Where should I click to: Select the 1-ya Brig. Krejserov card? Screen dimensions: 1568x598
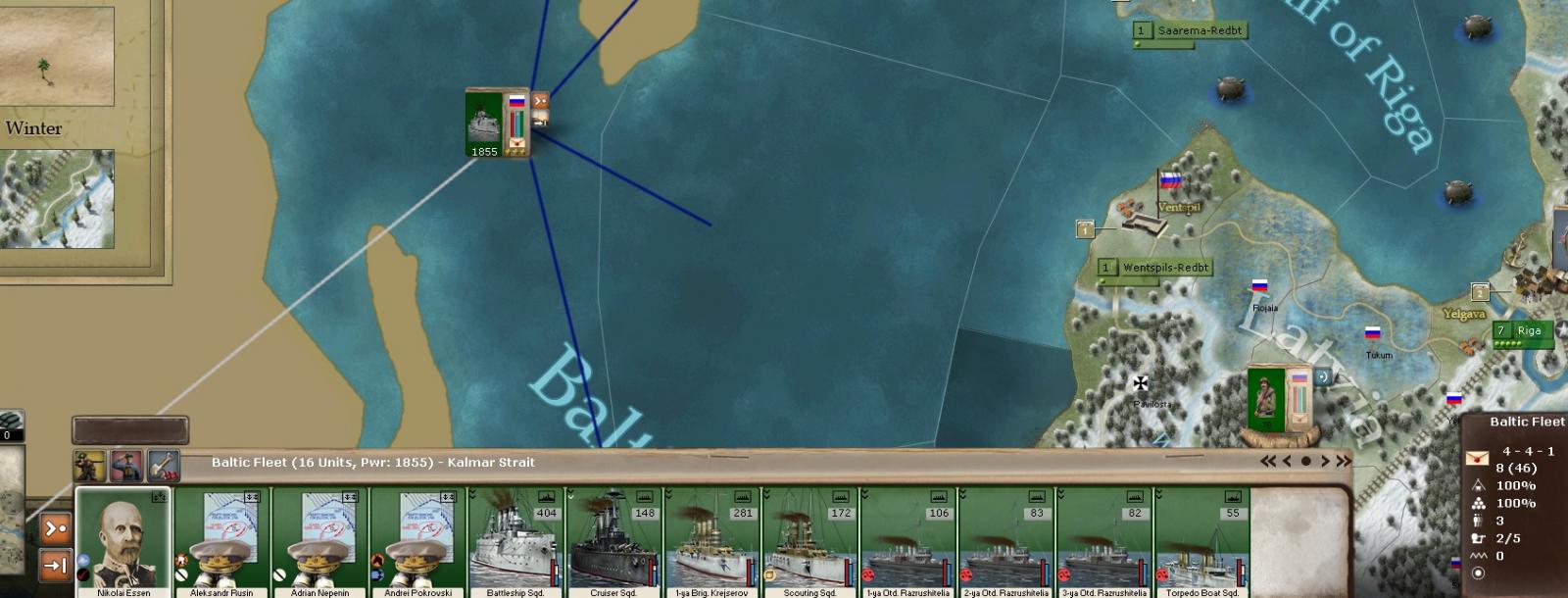point(711,541)
